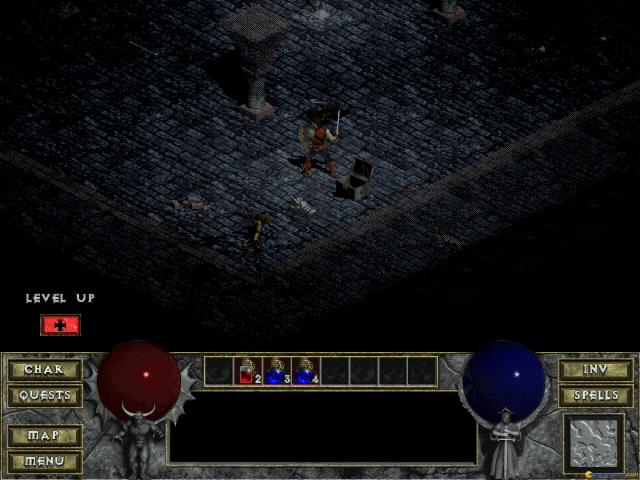The width and height of the screenshot is (640, 480).
Task: Use the red healing potion in belt
Action: coord(248,371)
